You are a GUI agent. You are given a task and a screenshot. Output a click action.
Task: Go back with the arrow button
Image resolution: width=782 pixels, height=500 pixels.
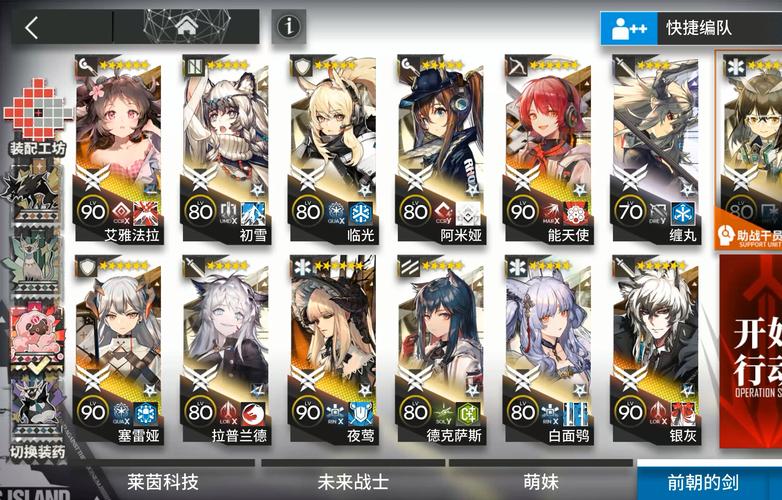point(32,27)
